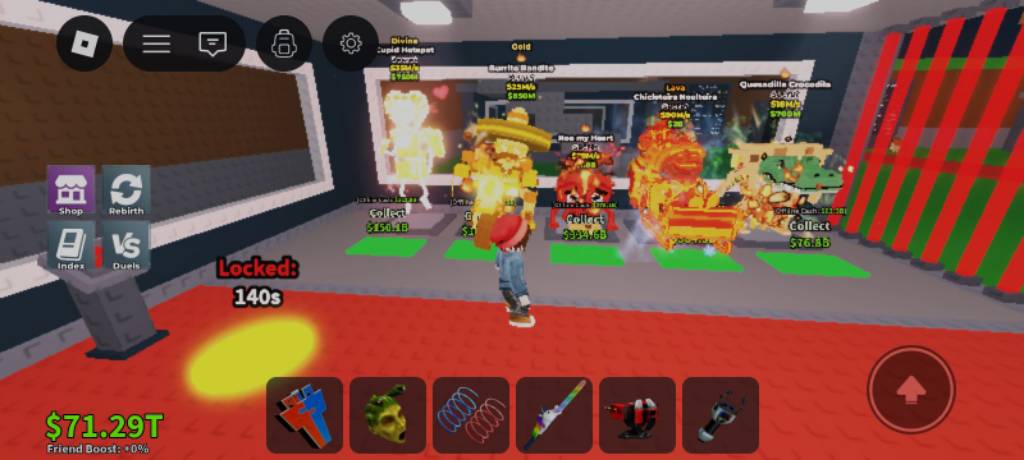Viewport: 1024px width, 460px height.
Task: Open the Roblox main menu
Action: coord(84,44)
